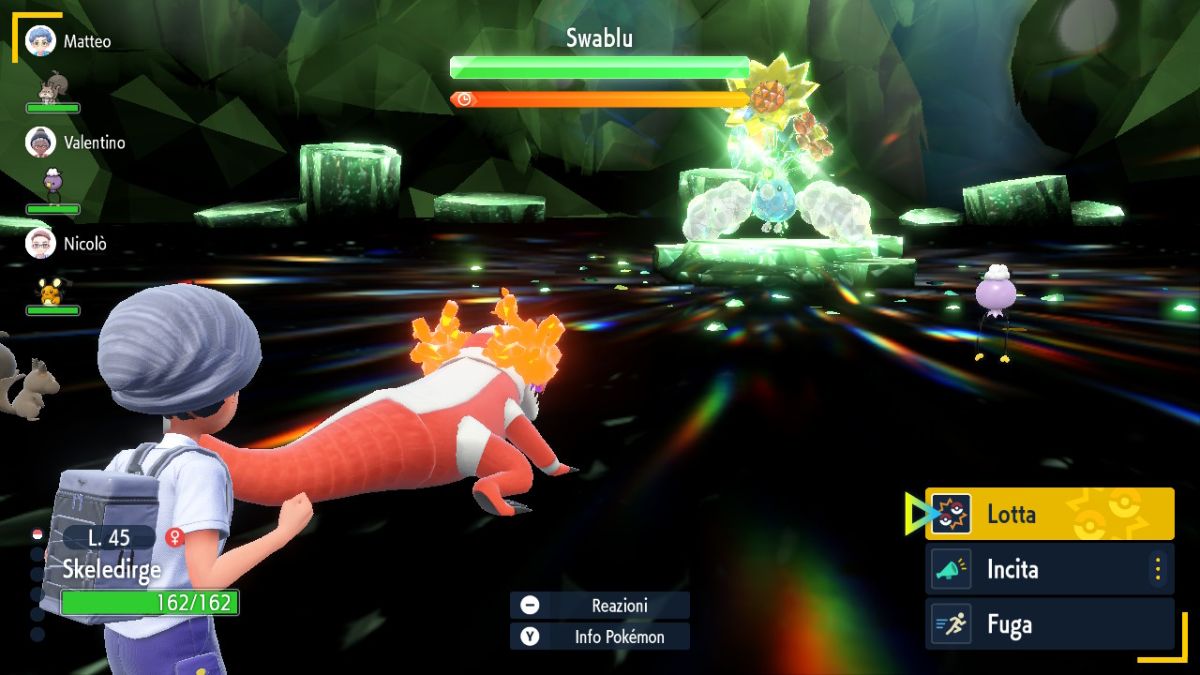Select ally trainer Matteo's entry

point(68,42)
